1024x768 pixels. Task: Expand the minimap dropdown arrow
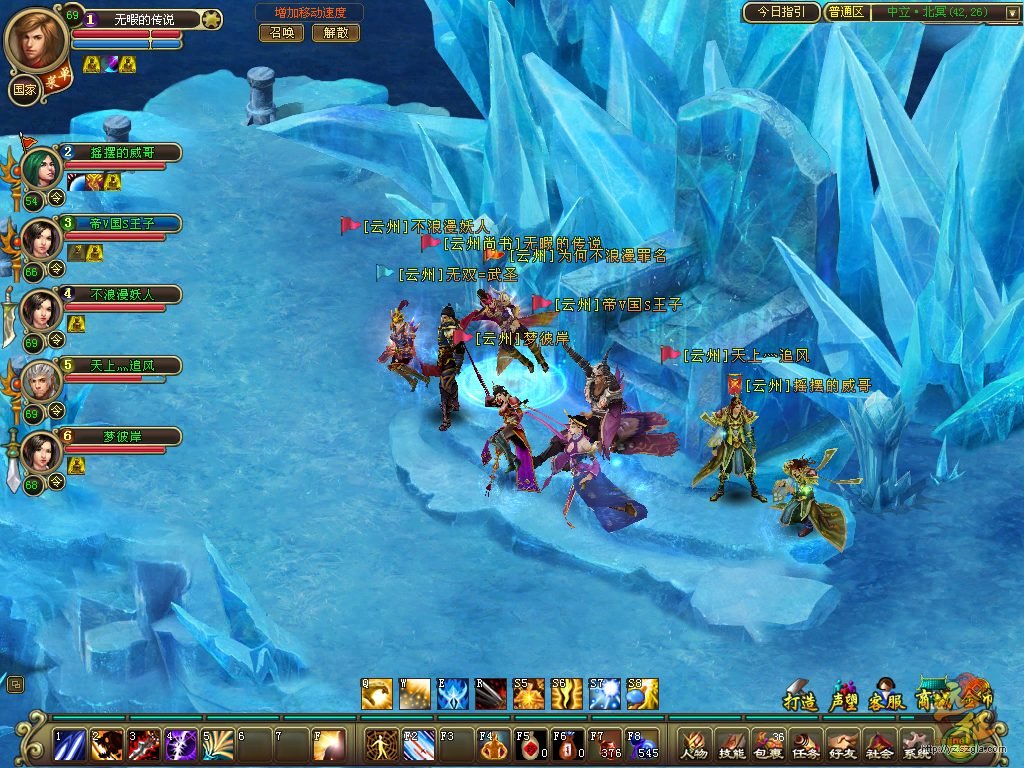1011,13
